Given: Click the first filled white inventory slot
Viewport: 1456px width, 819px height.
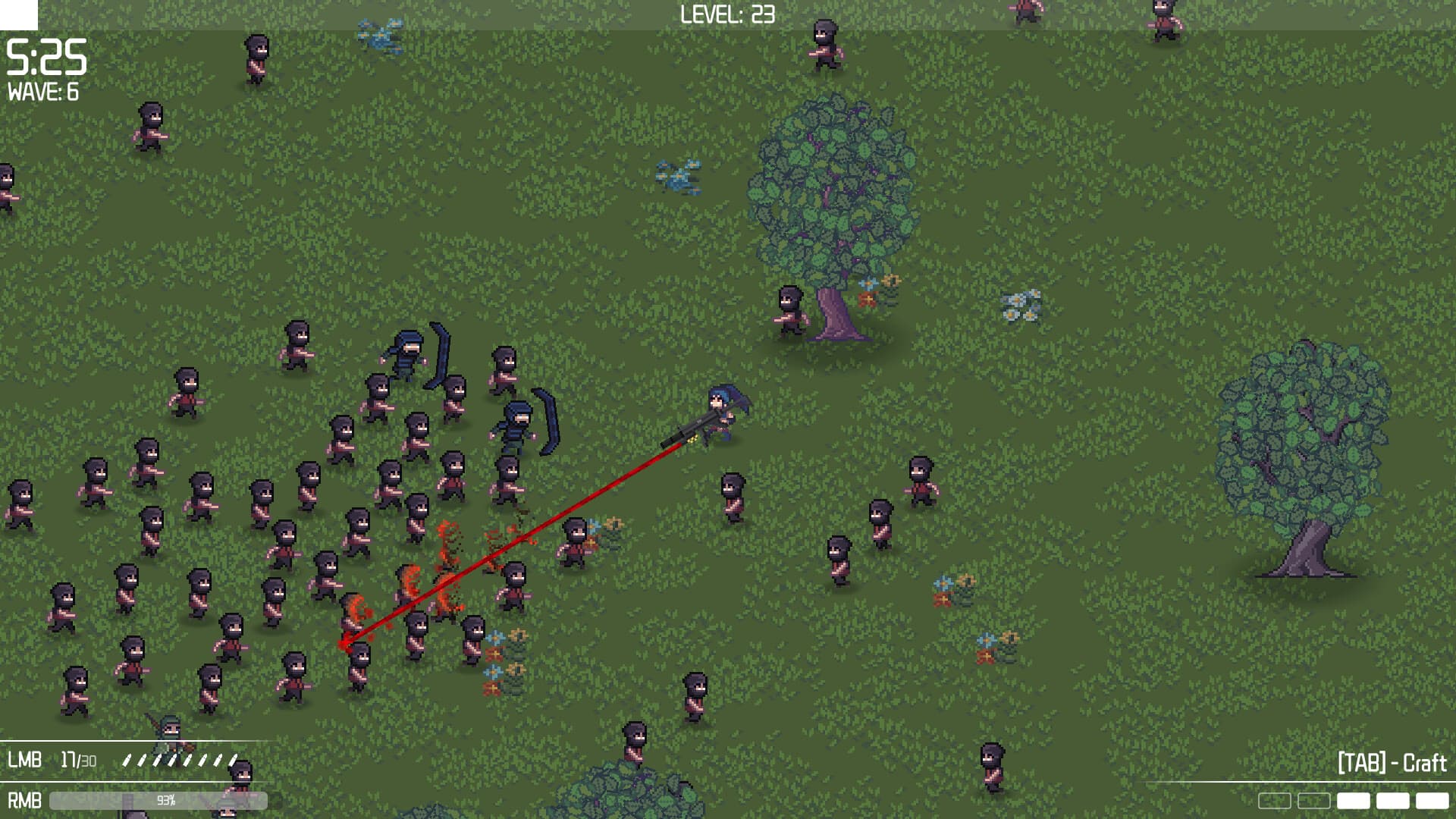Looking at the screenshot, I should (1352, 800).
